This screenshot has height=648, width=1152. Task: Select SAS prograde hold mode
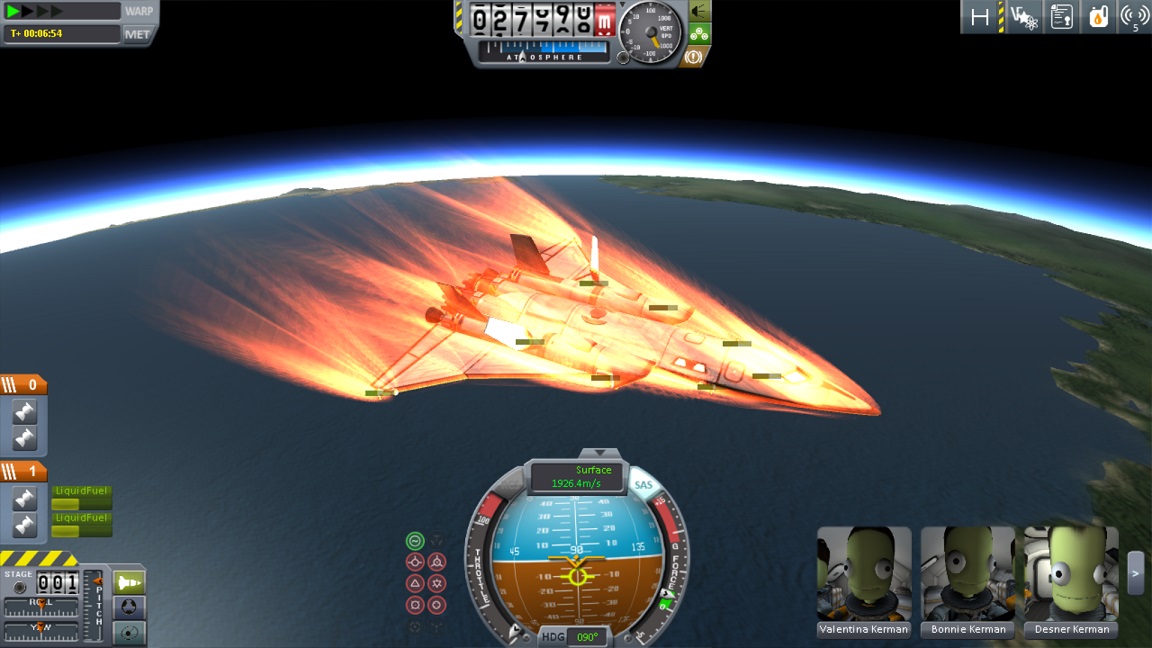(x=415, y=562)
